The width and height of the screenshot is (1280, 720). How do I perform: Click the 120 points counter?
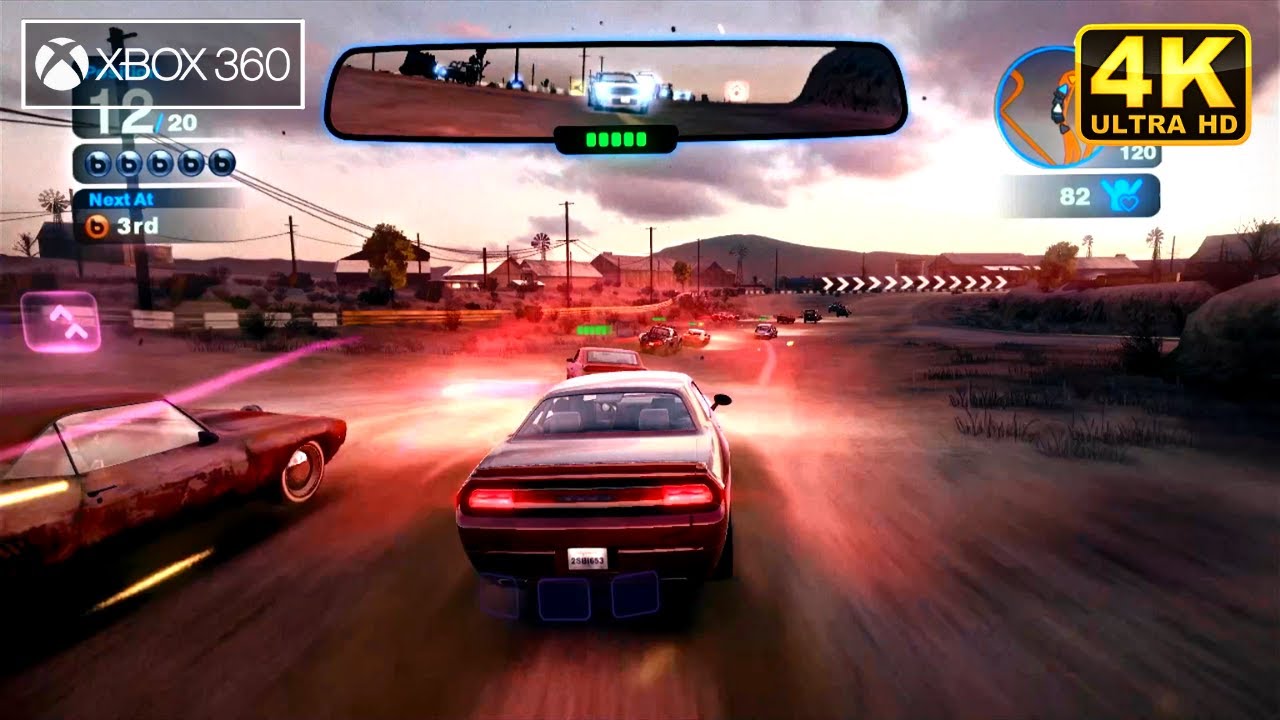1138,151
